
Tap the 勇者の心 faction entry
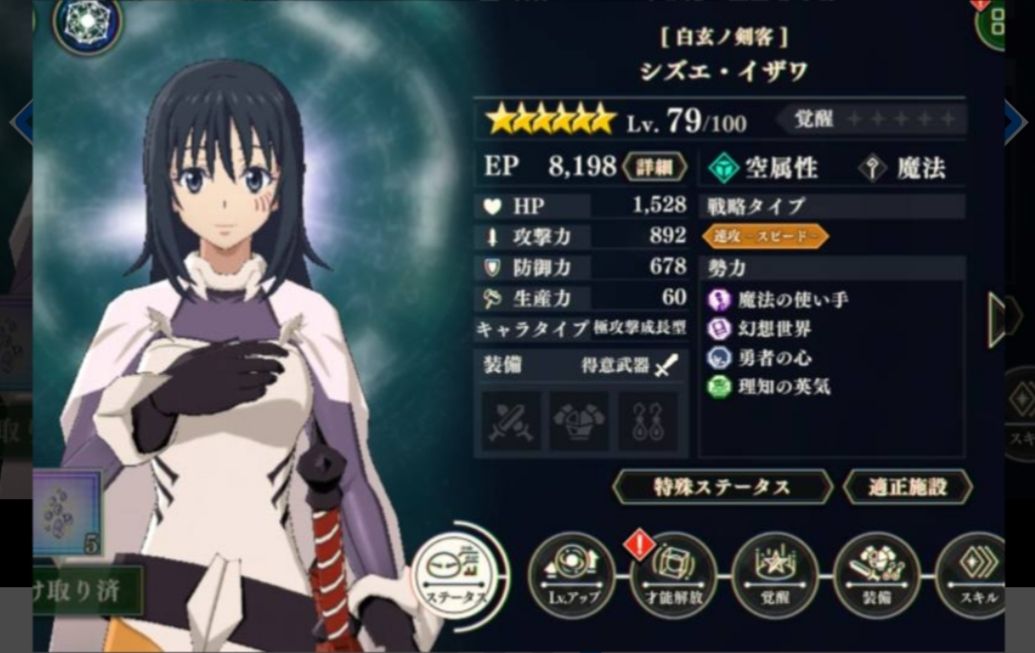tap(773, 357)
